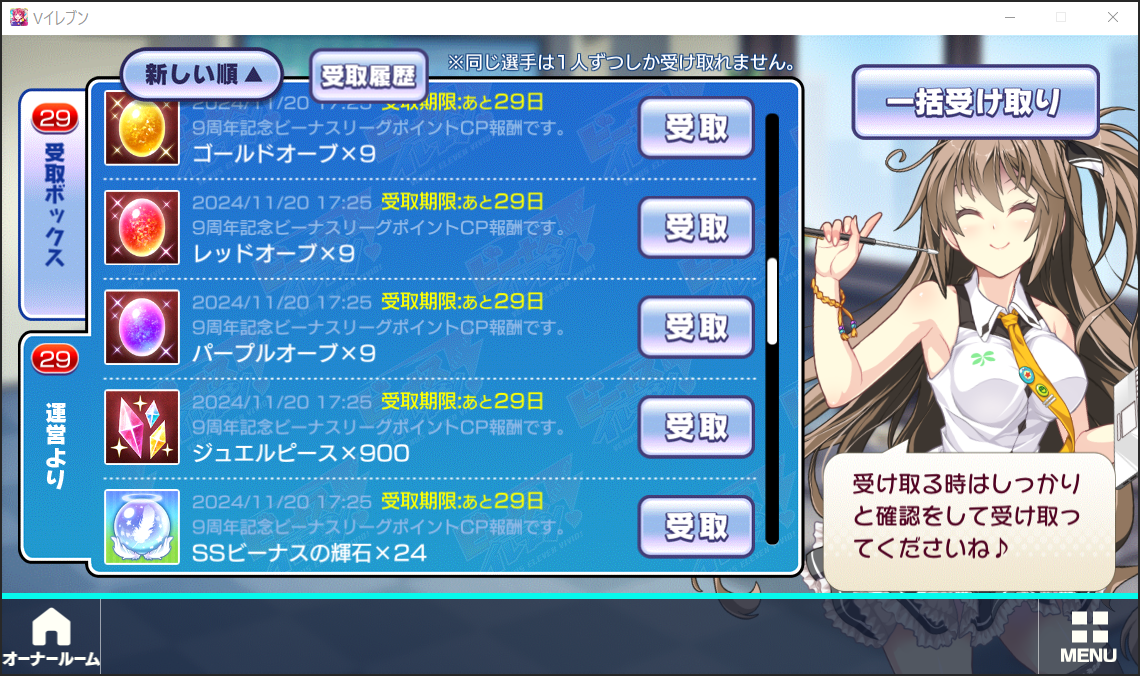Toggle the 新しい順 sort order

[202, 75]
